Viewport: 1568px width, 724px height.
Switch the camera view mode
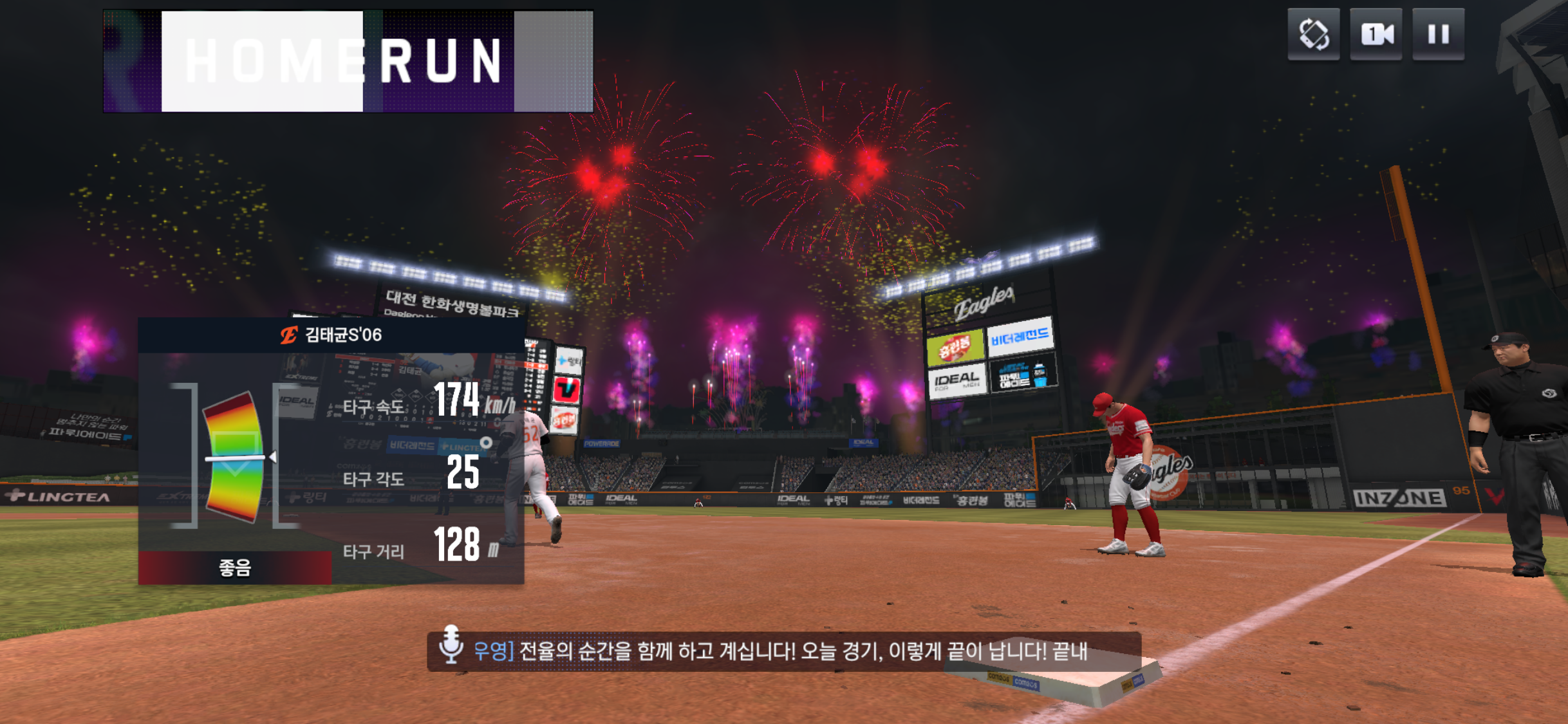[1376, 34]
